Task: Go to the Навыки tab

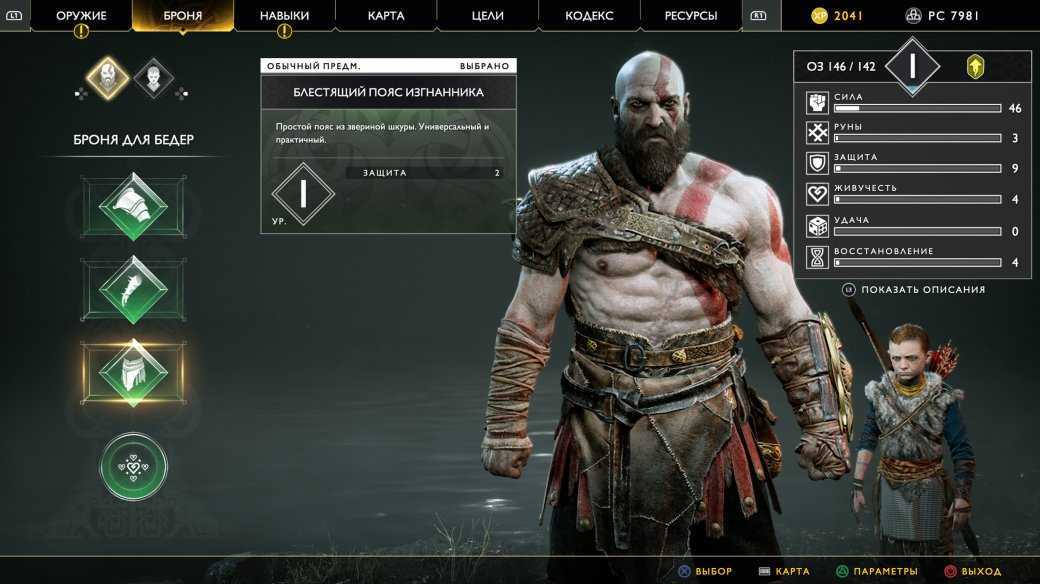Action: (284, 16)
